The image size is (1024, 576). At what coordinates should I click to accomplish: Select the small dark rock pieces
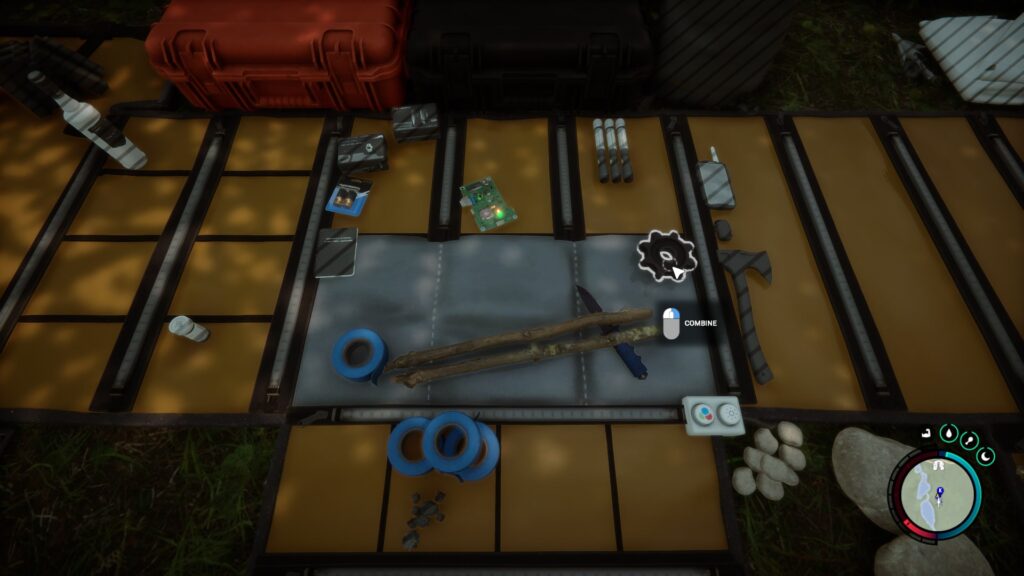423,516
